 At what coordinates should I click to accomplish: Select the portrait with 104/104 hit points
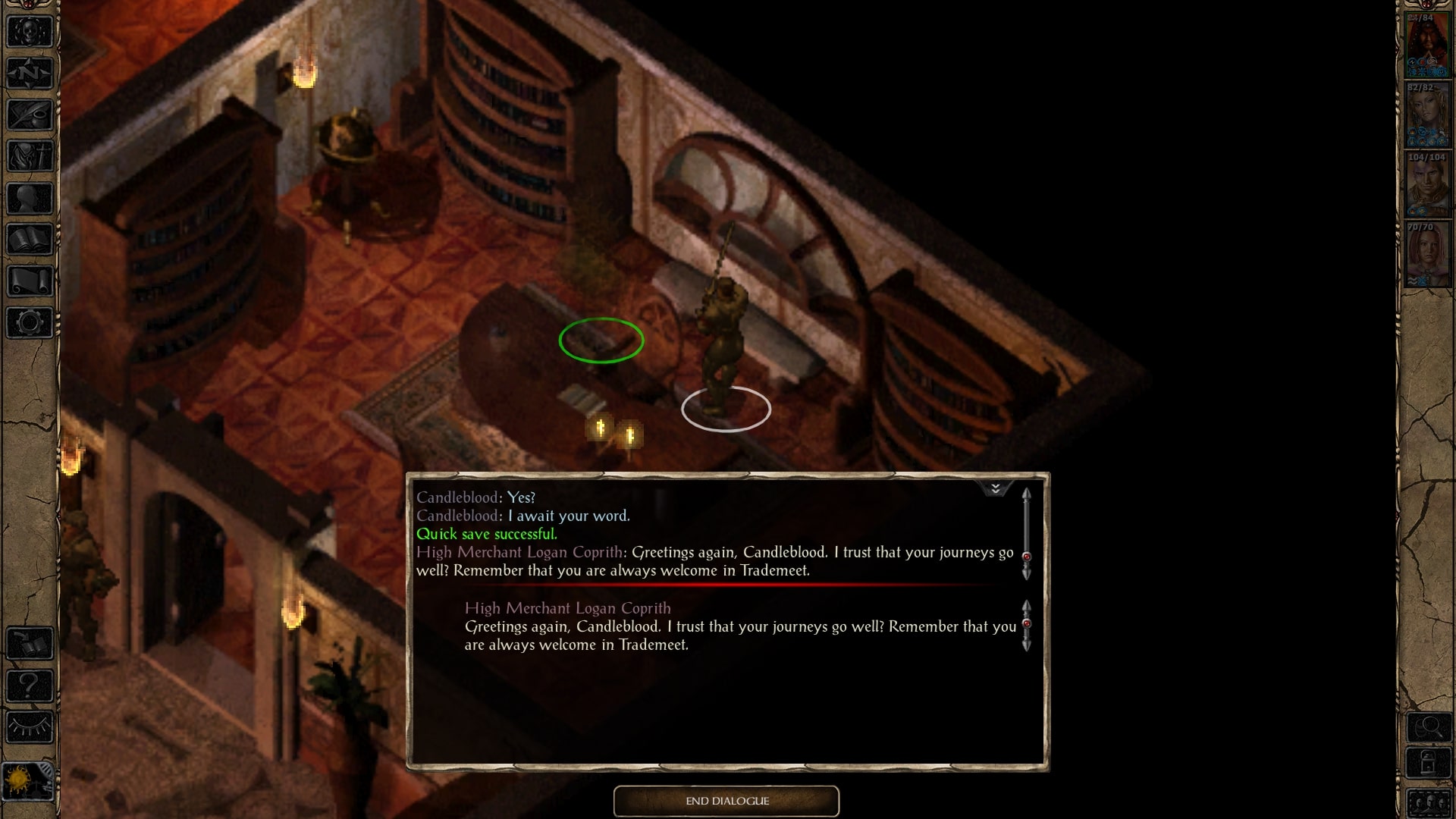pyautogui.click(x=1427, y=185)
